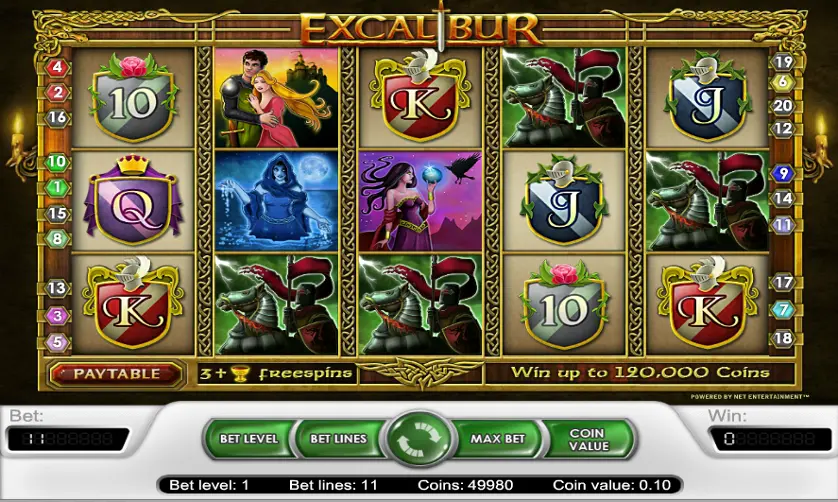Adjust the Coin Value
Image resolution: width=838 pixels, height=502 pixels.
tap(587, 439)
